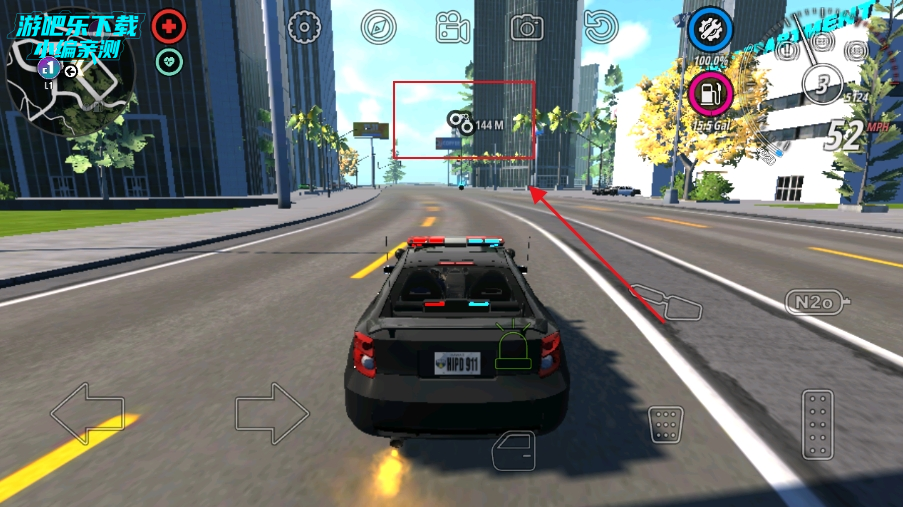
Task: Take a photo with the camera icon
Action: (527, 27)
